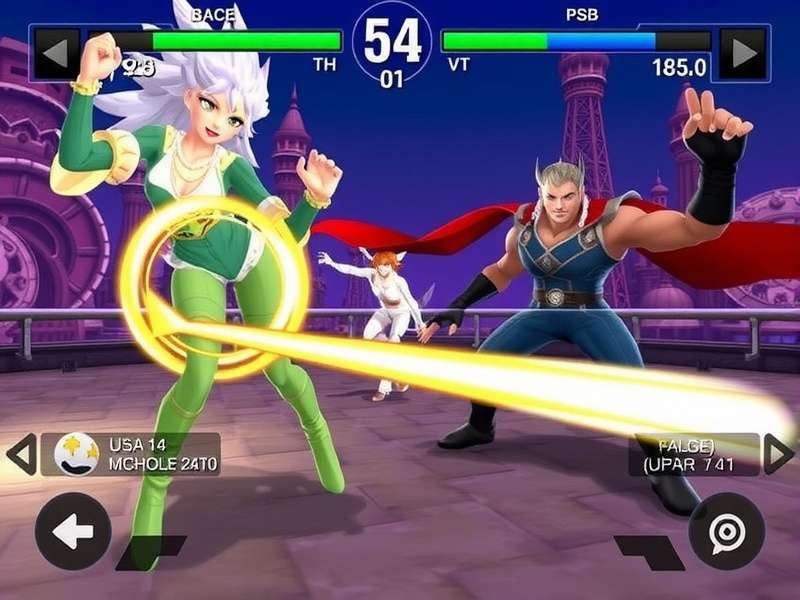Open the round chat bubble button
Screen dimensions: 800x600
click(726, 531)
